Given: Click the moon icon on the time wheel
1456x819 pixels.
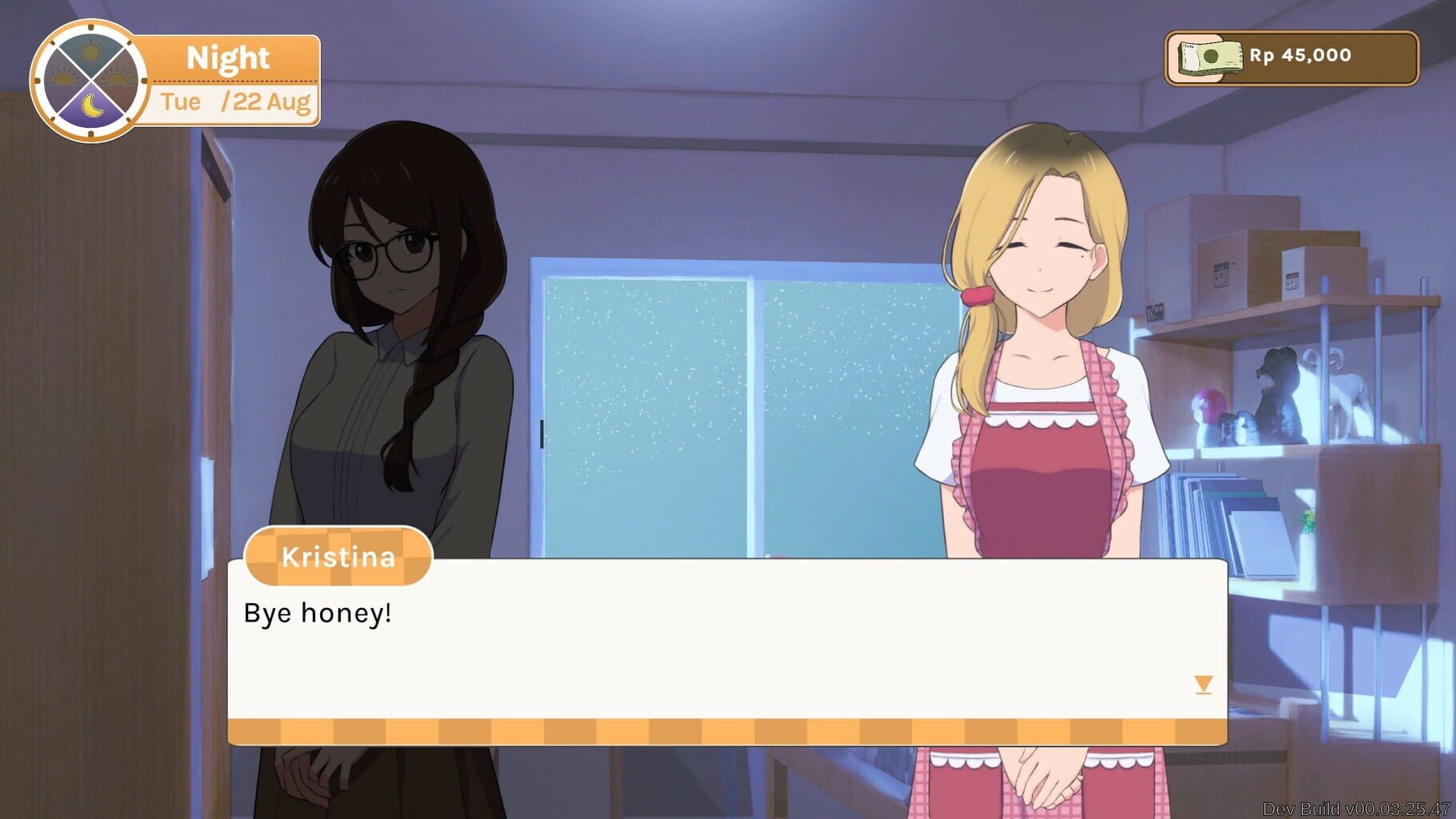Looking at the screenshot, I should (94, 106).
